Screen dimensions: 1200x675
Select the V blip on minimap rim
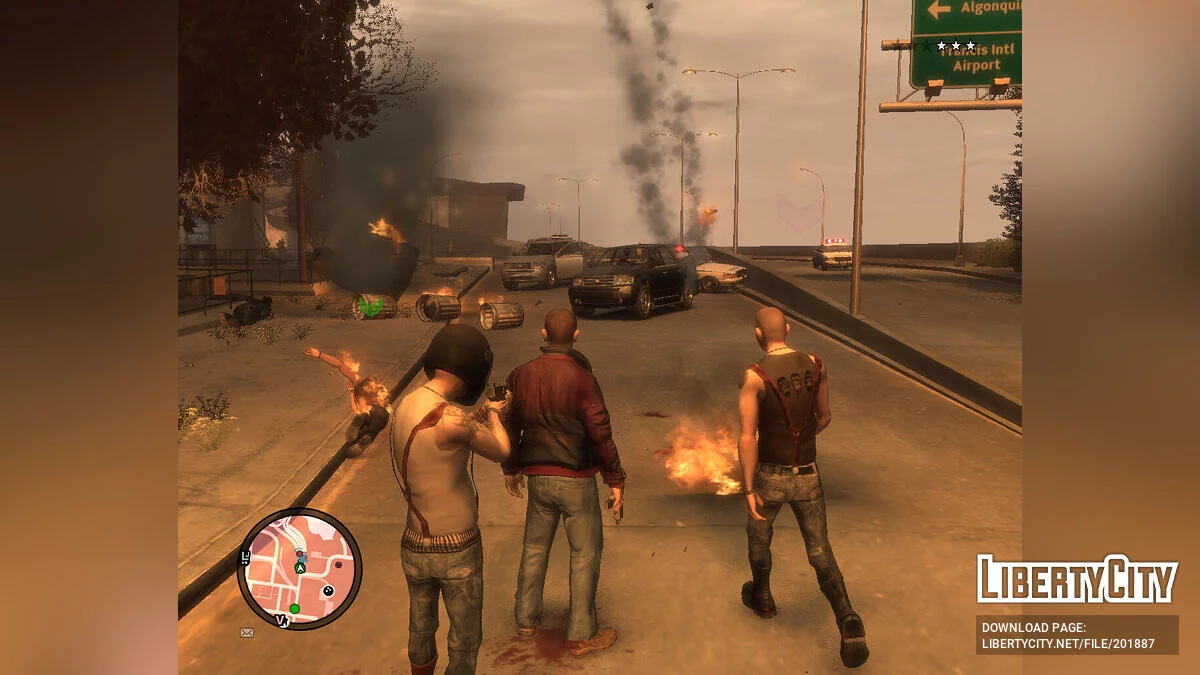[282, 621]
